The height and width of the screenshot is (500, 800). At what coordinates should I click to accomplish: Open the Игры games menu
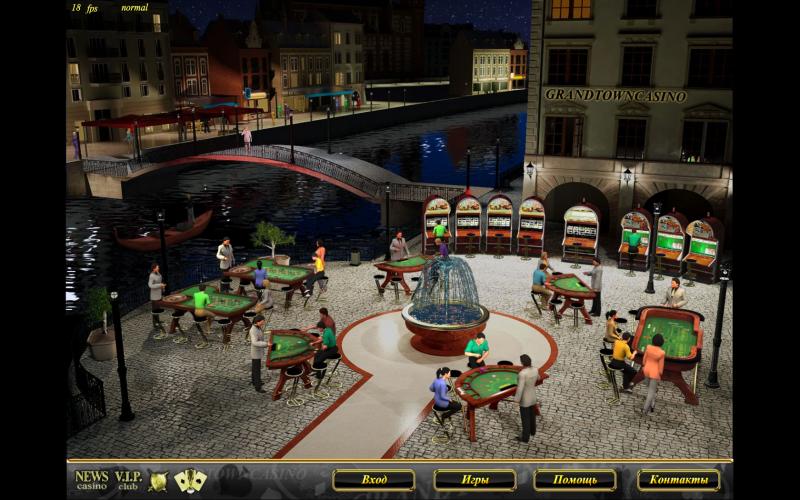[x=474, y=480]
